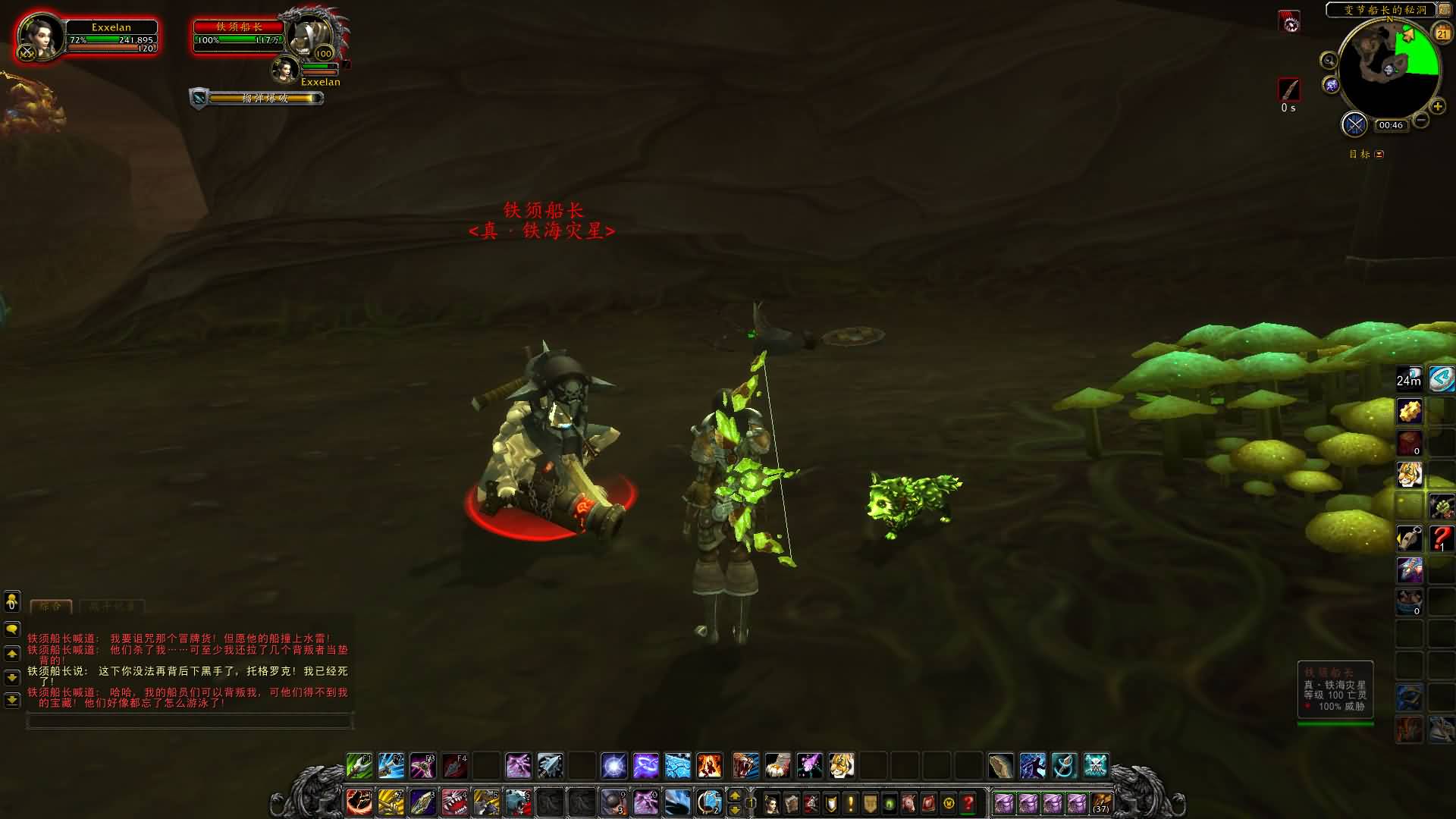
Task: Click the chat input box
Action: pyautogui.click(x=190, y=721)
